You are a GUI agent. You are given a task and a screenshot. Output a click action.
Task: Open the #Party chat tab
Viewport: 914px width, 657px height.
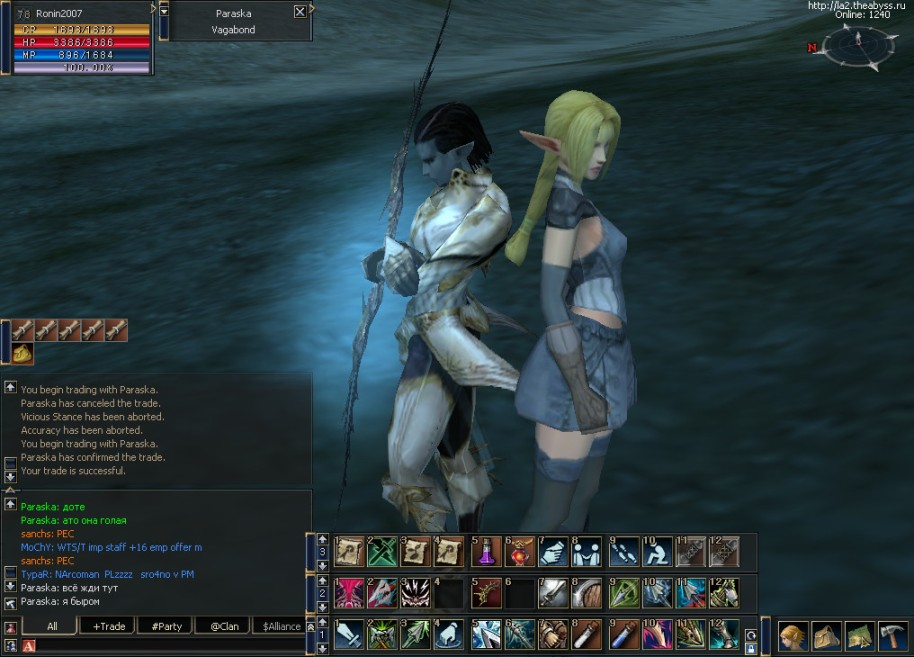[x=167, y=626]
